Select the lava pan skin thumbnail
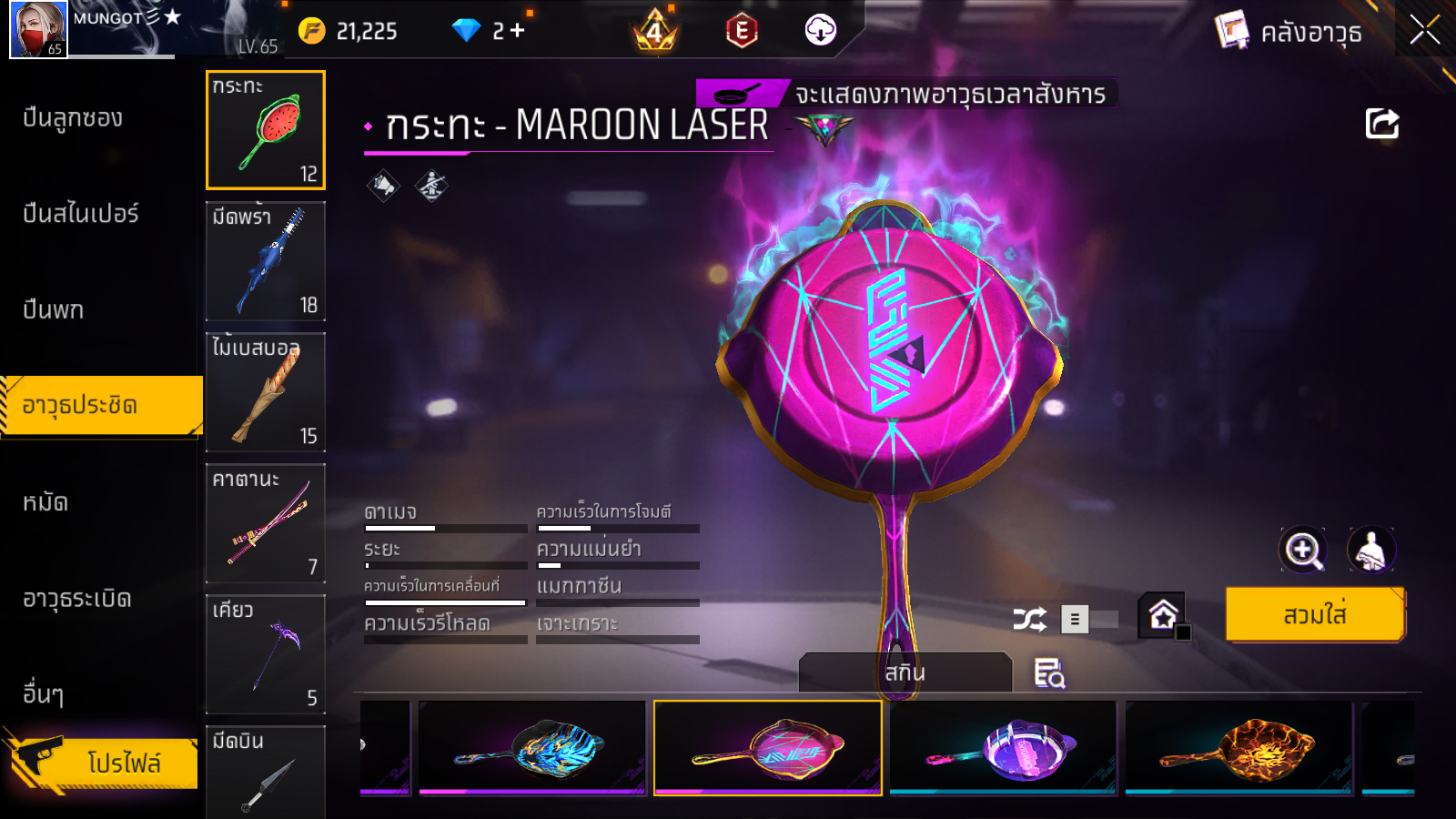This screenshot has height=819, width=1456. point(1239,747)
